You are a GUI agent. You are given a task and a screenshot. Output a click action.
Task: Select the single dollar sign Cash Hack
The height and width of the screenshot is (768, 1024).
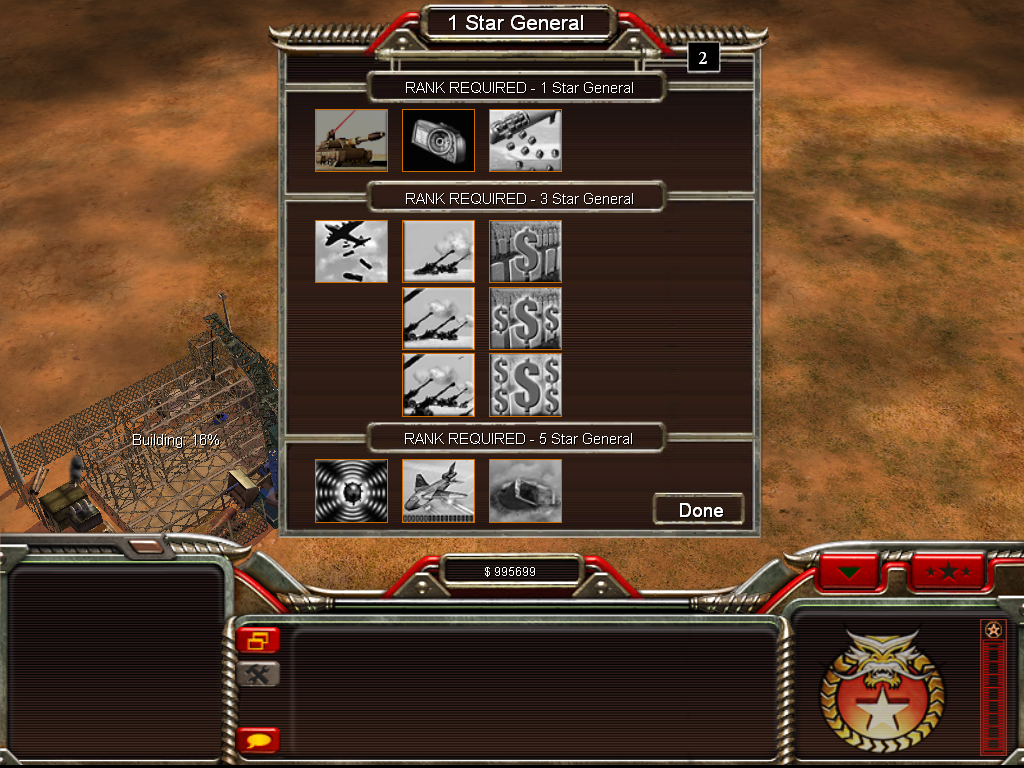525,251
